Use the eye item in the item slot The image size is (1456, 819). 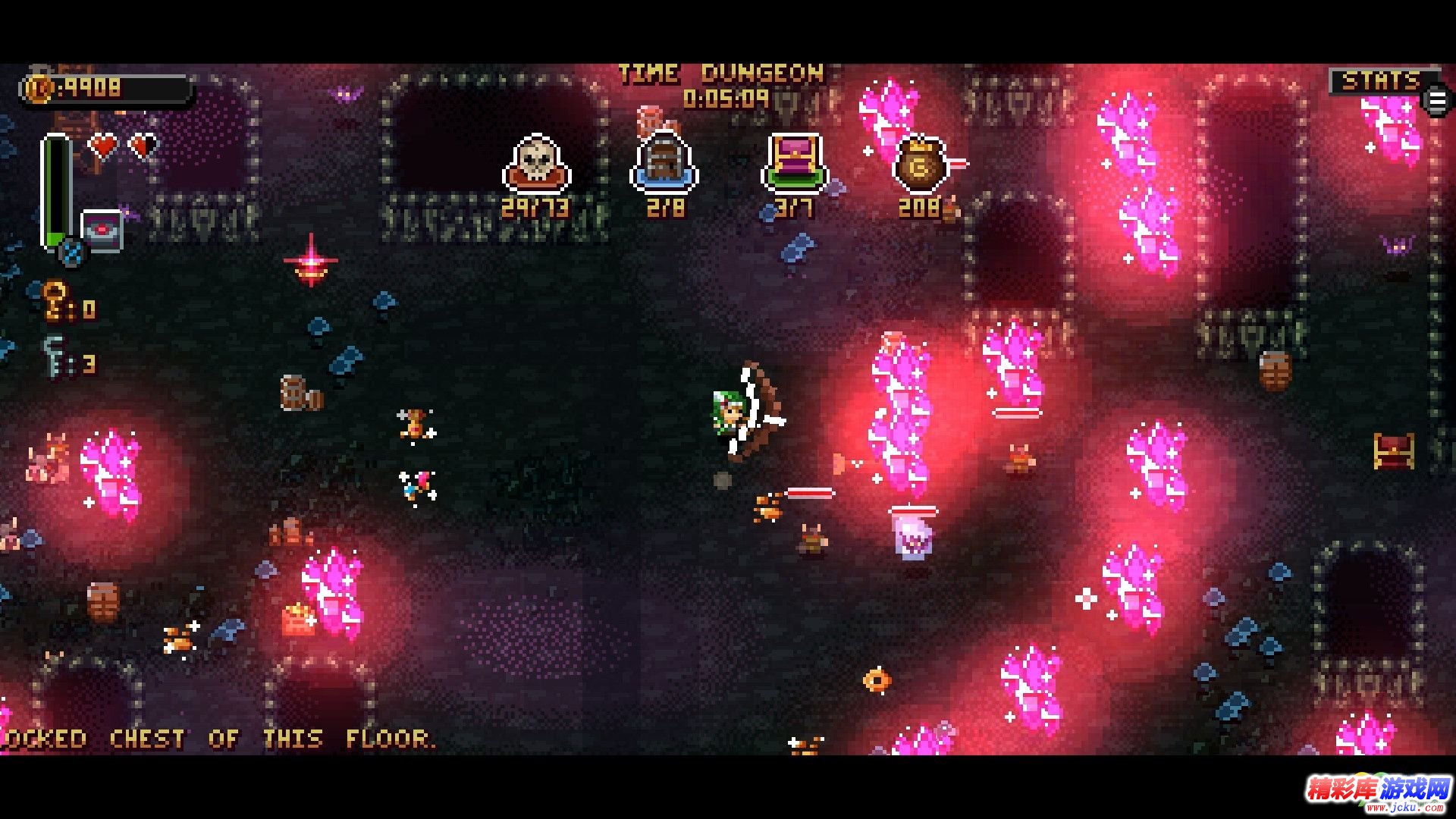102,231
